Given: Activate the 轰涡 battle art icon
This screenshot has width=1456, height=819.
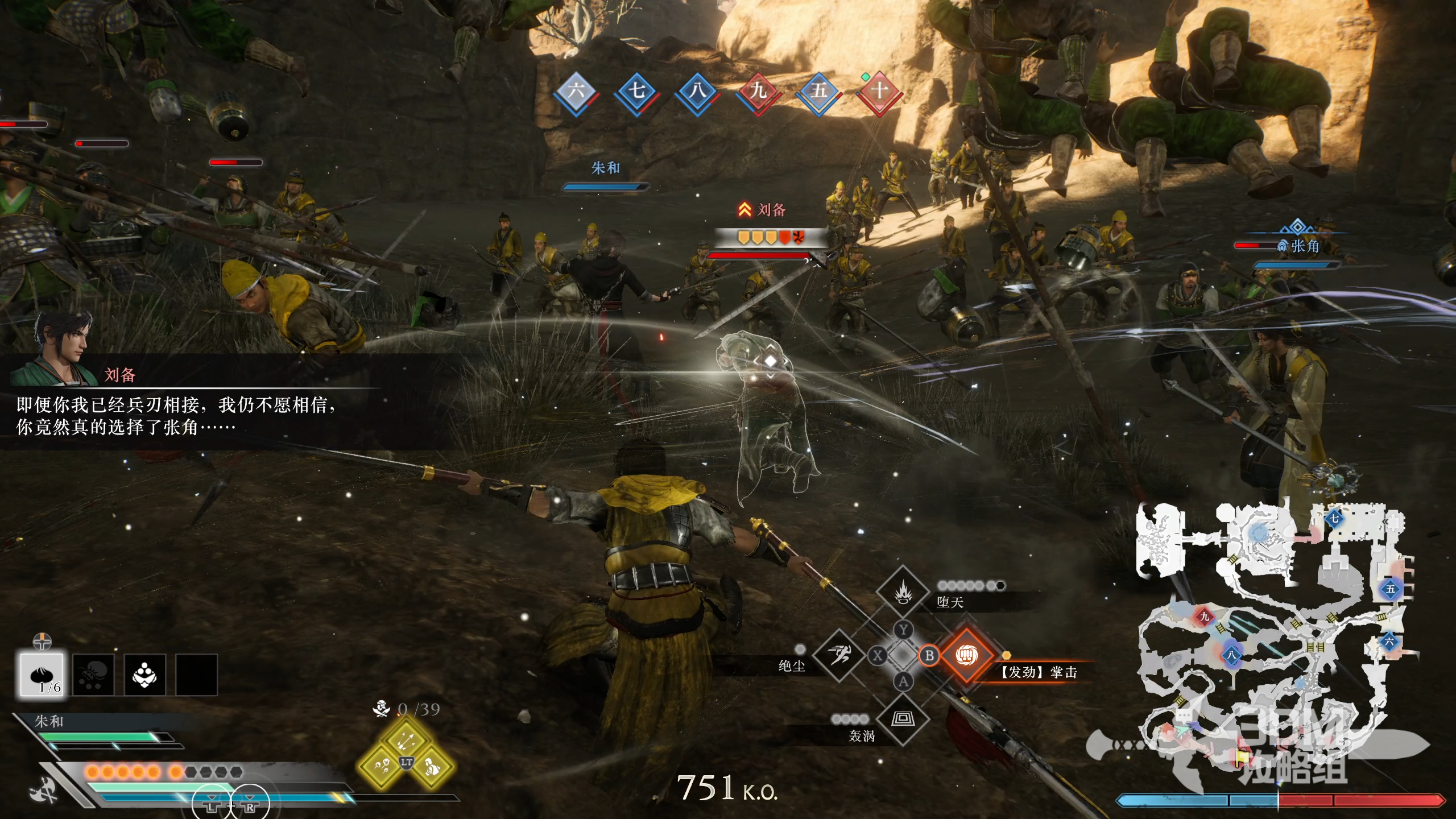Looking at the screenshot, I should coord(903,719).
